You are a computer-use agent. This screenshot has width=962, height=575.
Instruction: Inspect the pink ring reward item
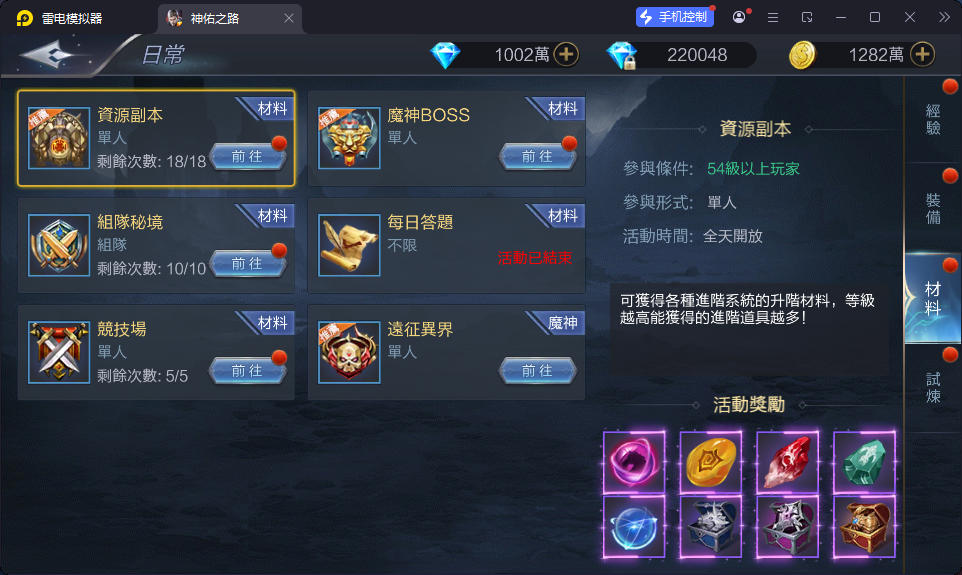click(x=634, y=461)
